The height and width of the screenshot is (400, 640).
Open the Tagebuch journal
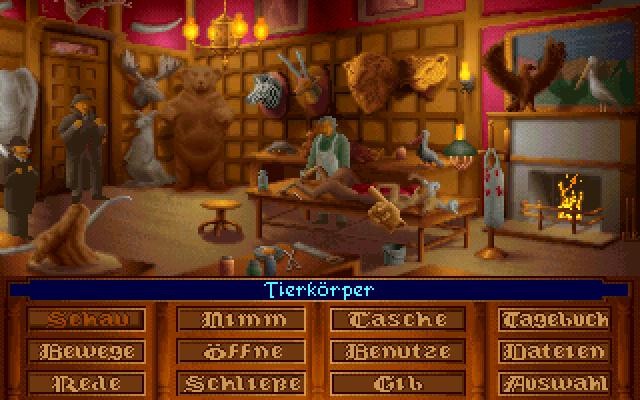(554, 320)
